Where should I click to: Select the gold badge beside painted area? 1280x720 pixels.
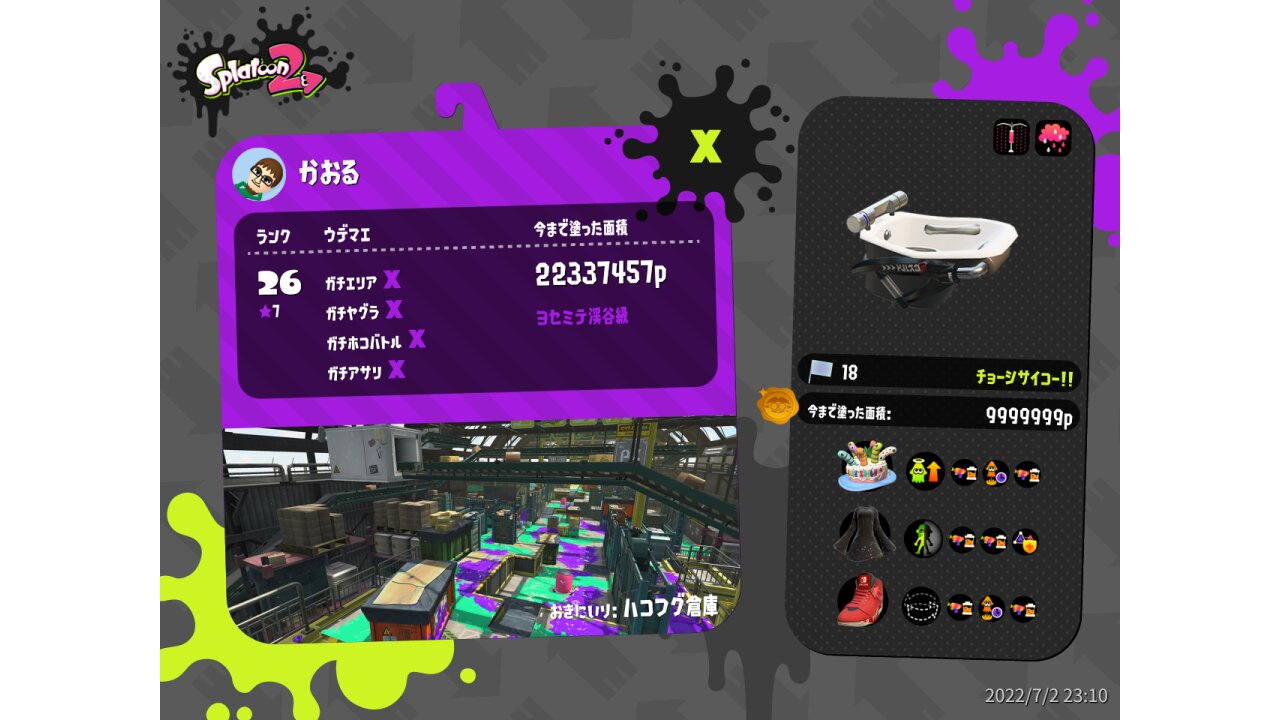pyautogui.click(x=777, y=406)
